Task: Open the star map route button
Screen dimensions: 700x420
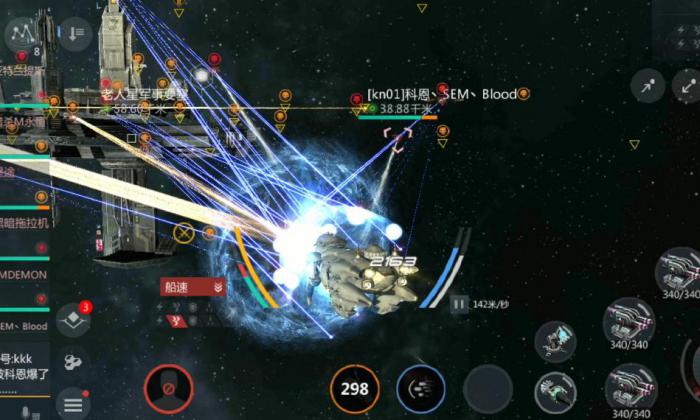Action: tap(22, 34)
